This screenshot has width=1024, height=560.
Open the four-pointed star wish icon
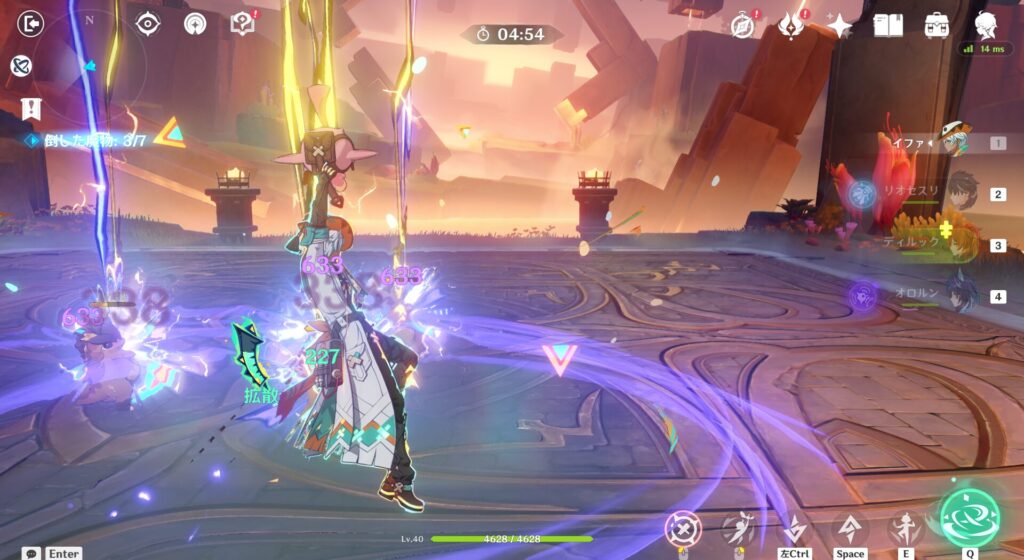coord(839,25)
